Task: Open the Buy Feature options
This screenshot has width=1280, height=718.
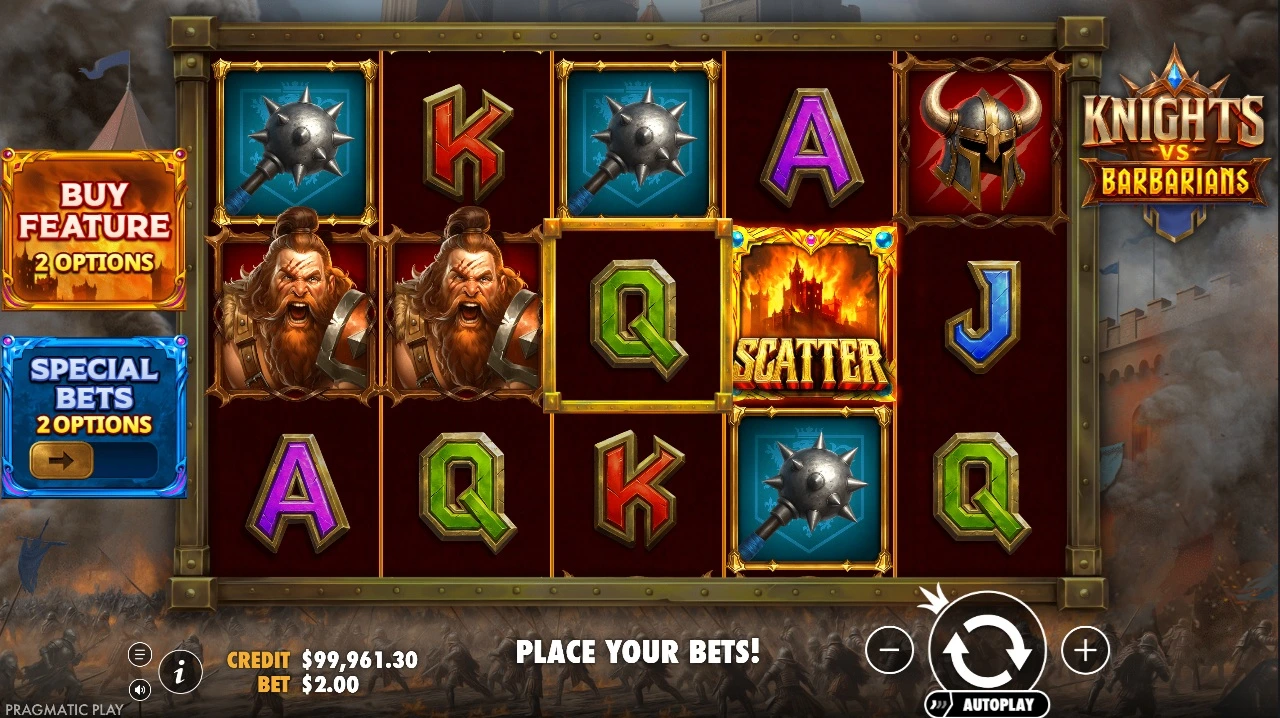Action: [x=93, y=228]
